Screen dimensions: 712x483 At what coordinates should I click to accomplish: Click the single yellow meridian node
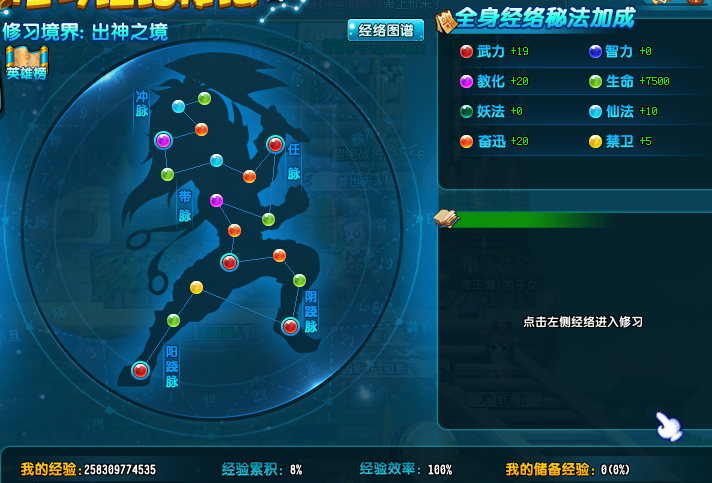[196, 288]
